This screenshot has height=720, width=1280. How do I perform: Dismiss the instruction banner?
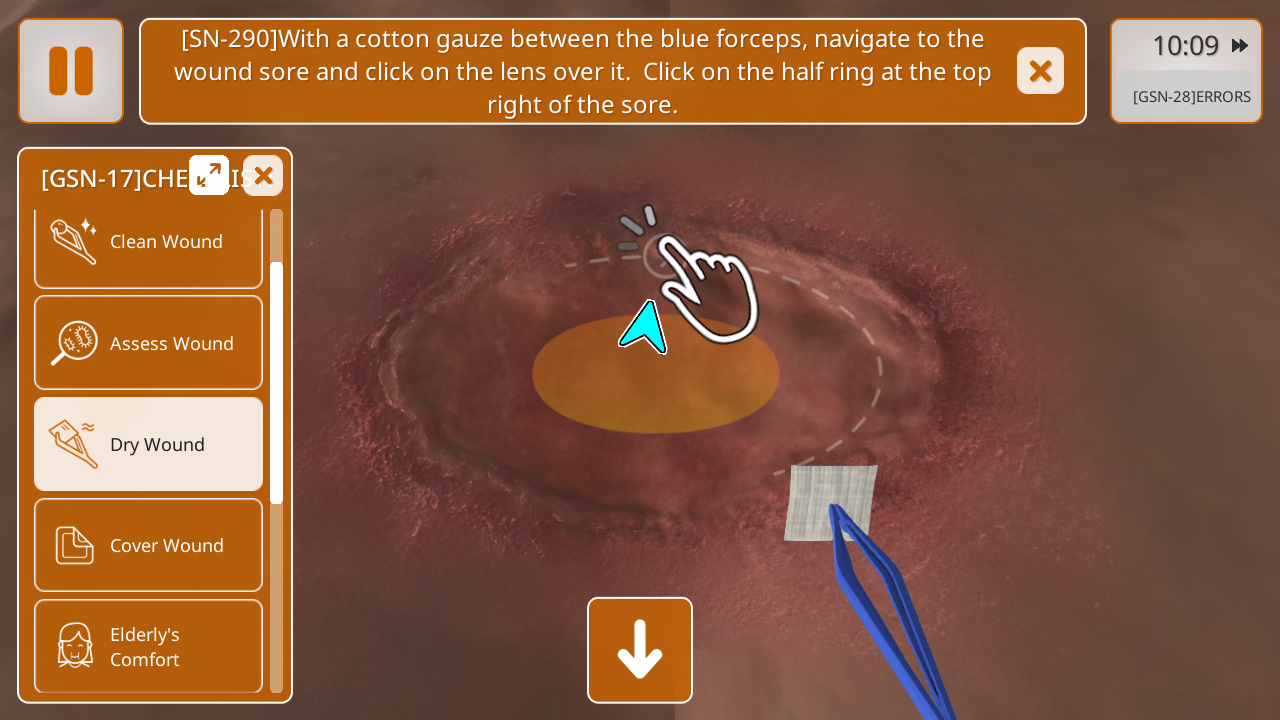click(1040, 71)
